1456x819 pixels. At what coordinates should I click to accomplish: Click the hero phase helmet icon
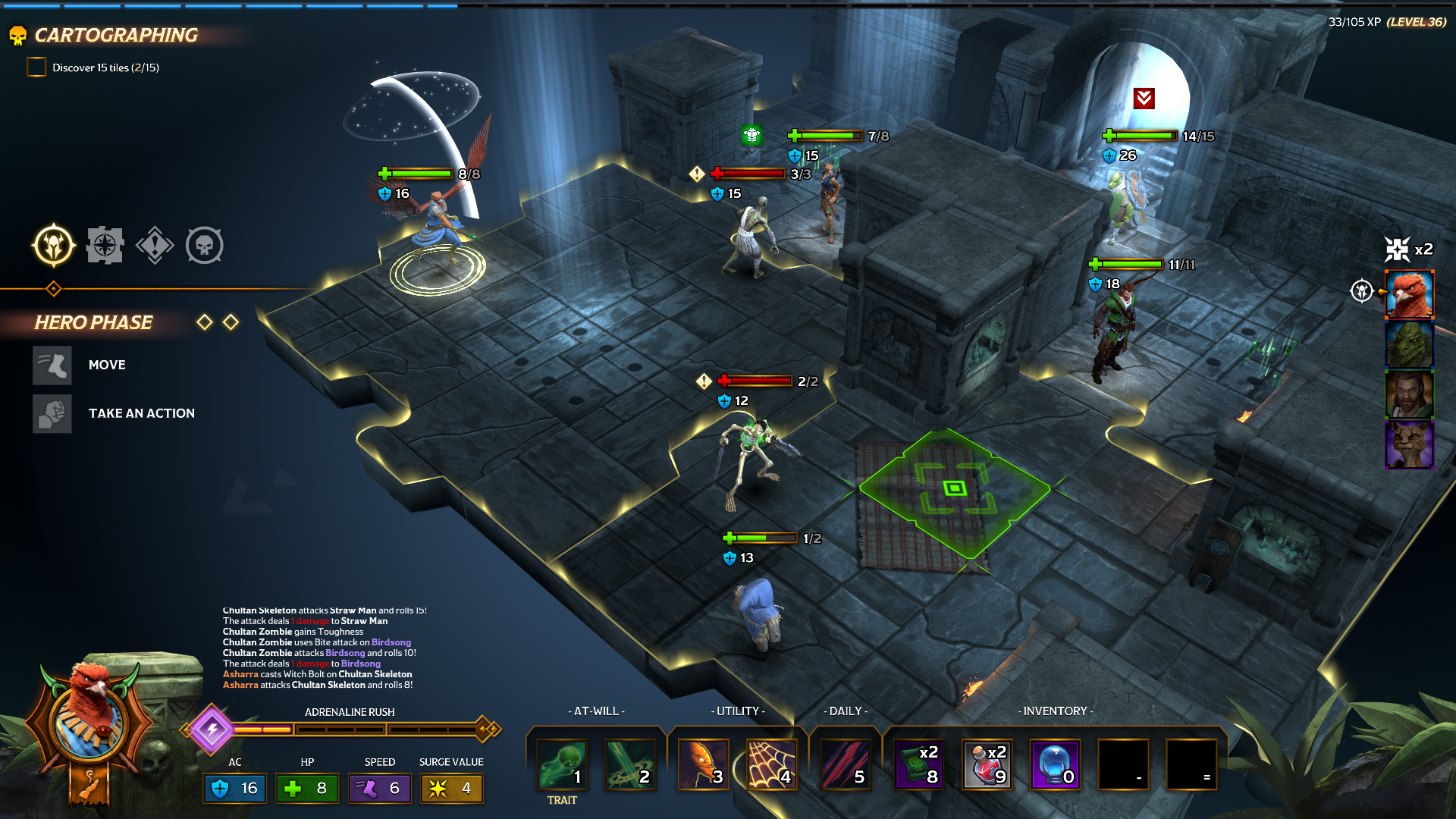(54, 245)
